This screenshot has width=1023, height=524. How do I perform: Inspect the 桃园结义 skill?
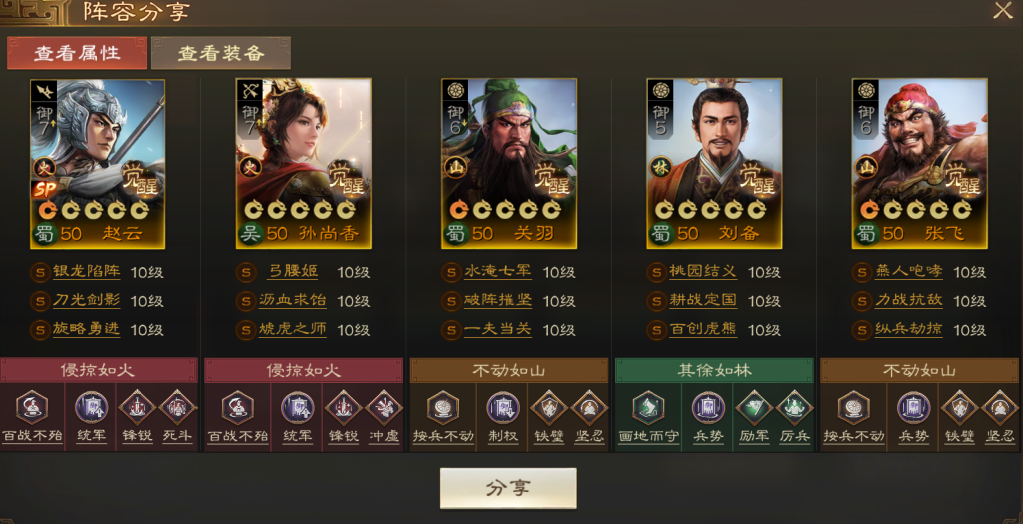tap(702, 272)
